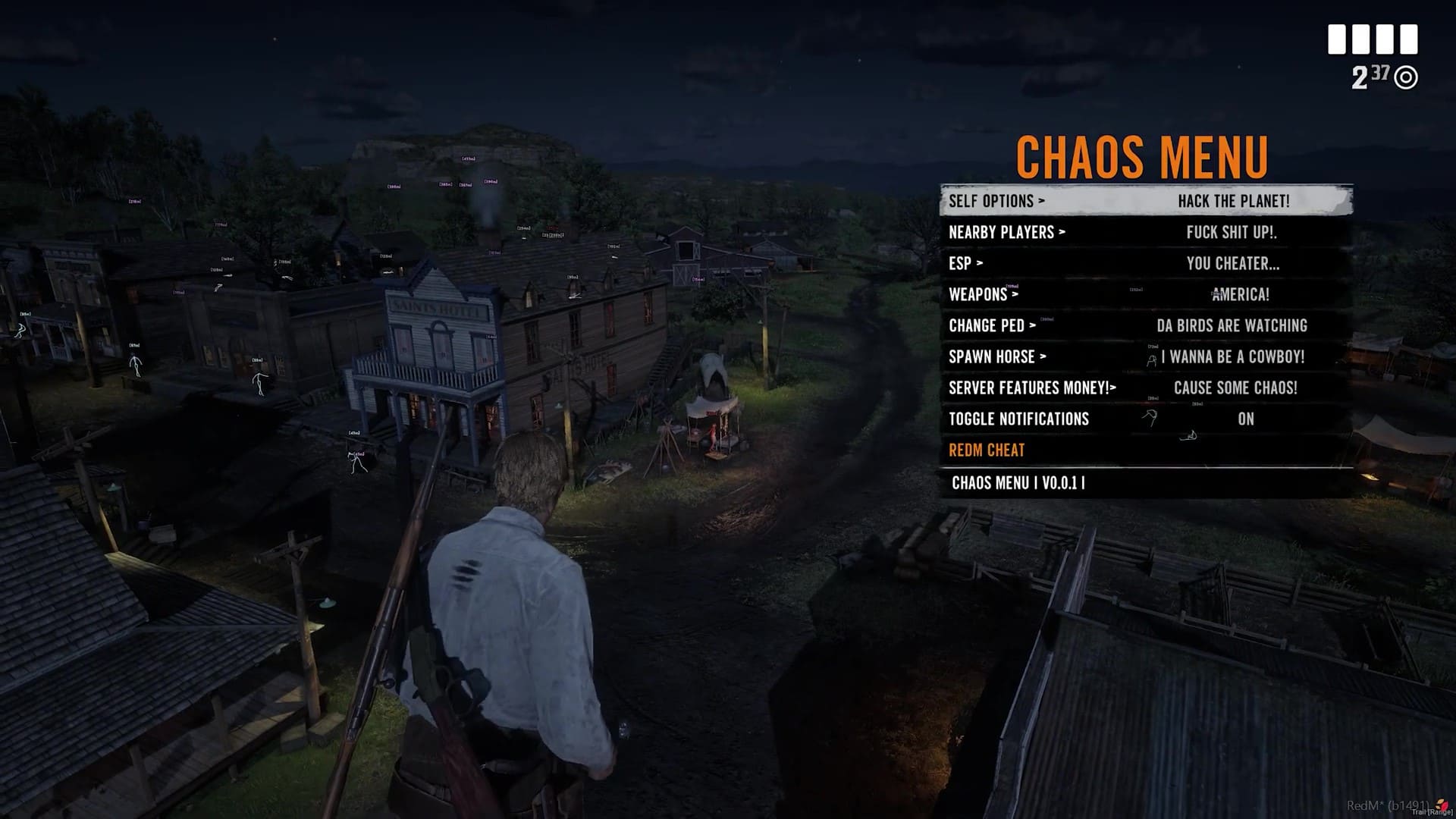The width and height of the screenshot is (1456, 819).
Task: Open Server Features Money entry
Action: pyautogui.click(x=1031, y=388)
